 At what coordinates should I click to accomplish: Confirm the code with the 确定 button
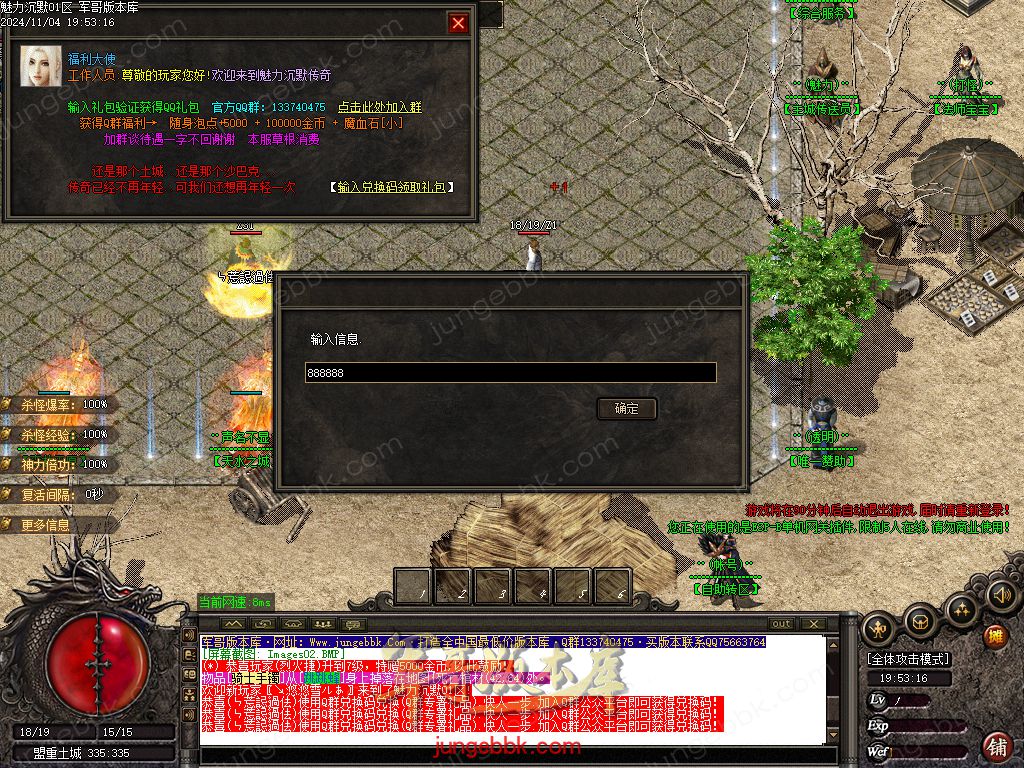pyautogui.click(x=626, y=408)
